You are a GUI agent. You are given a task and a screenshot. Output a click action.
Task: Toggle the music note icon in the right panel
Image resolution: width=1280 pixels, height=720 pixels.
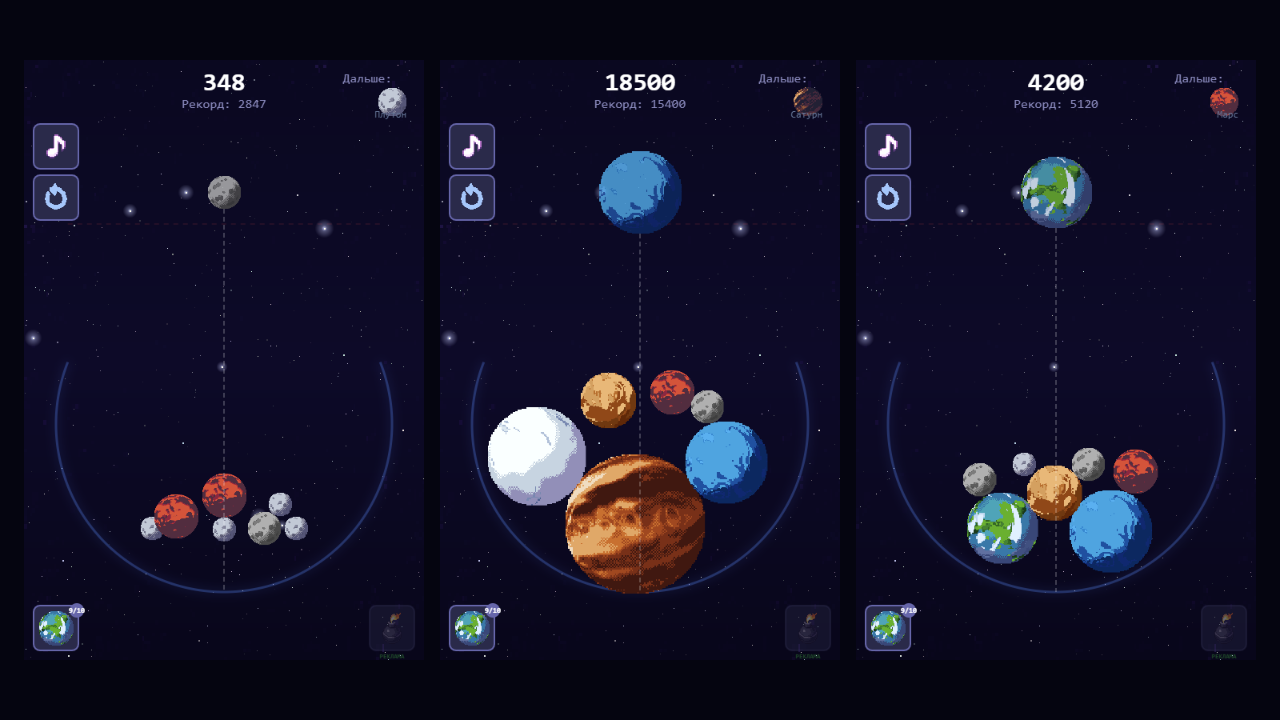point(887,146)
